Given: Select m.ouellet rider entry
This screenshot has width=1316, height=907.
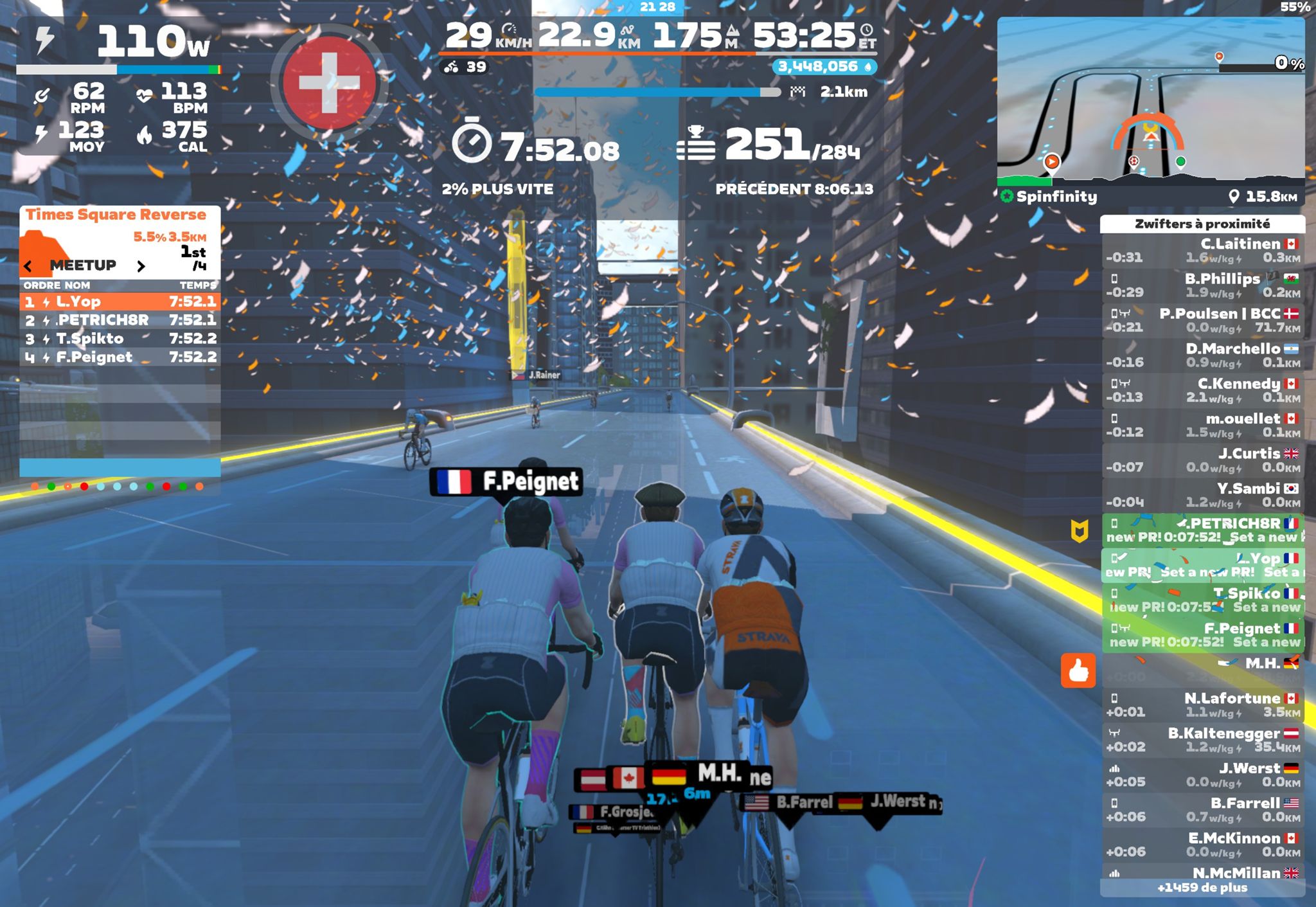Looking at the screenshot, I should click(x=1202, y=425).
